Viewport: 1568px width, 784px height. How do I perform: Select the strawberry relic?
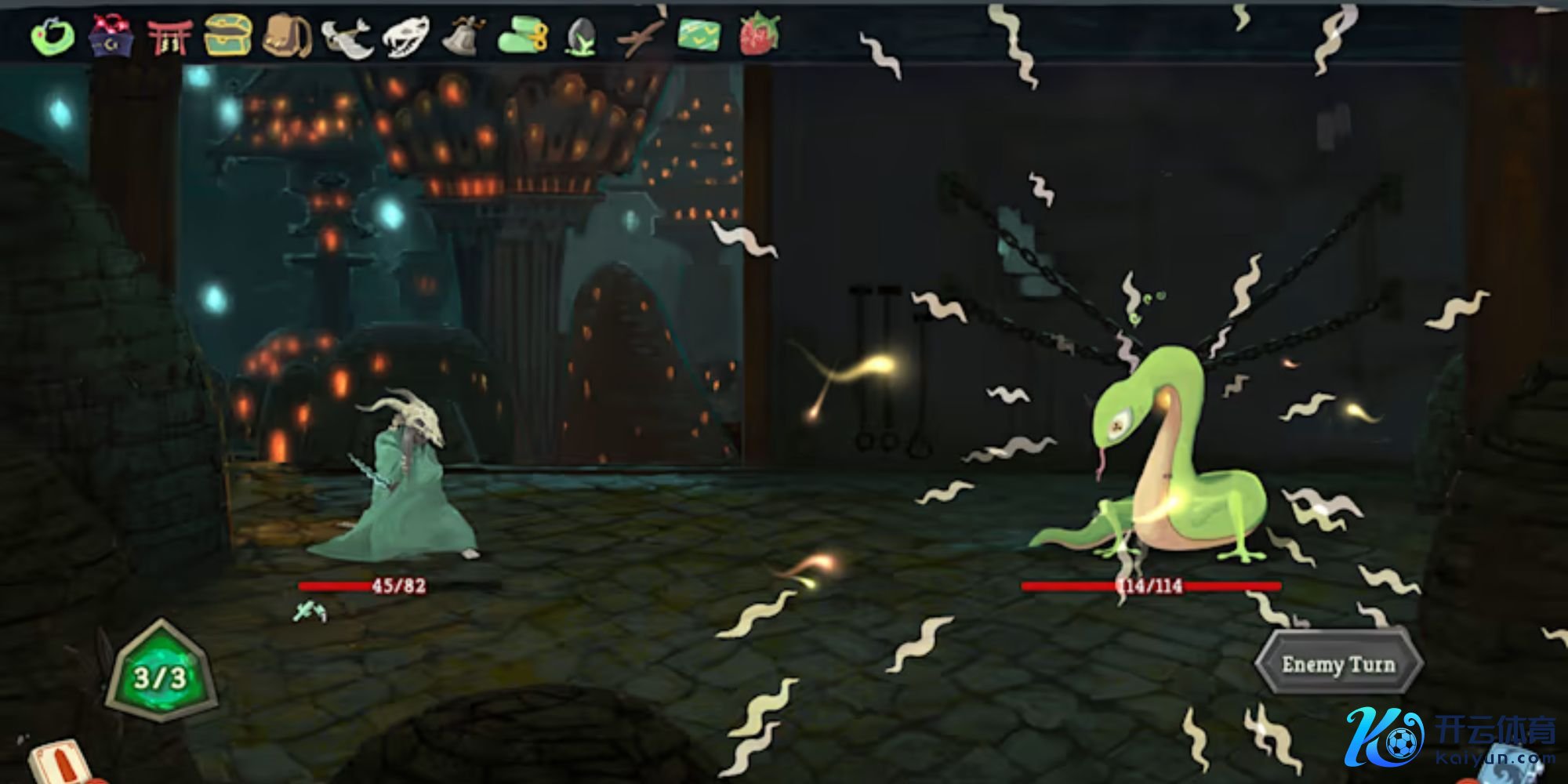coord(759,36)
